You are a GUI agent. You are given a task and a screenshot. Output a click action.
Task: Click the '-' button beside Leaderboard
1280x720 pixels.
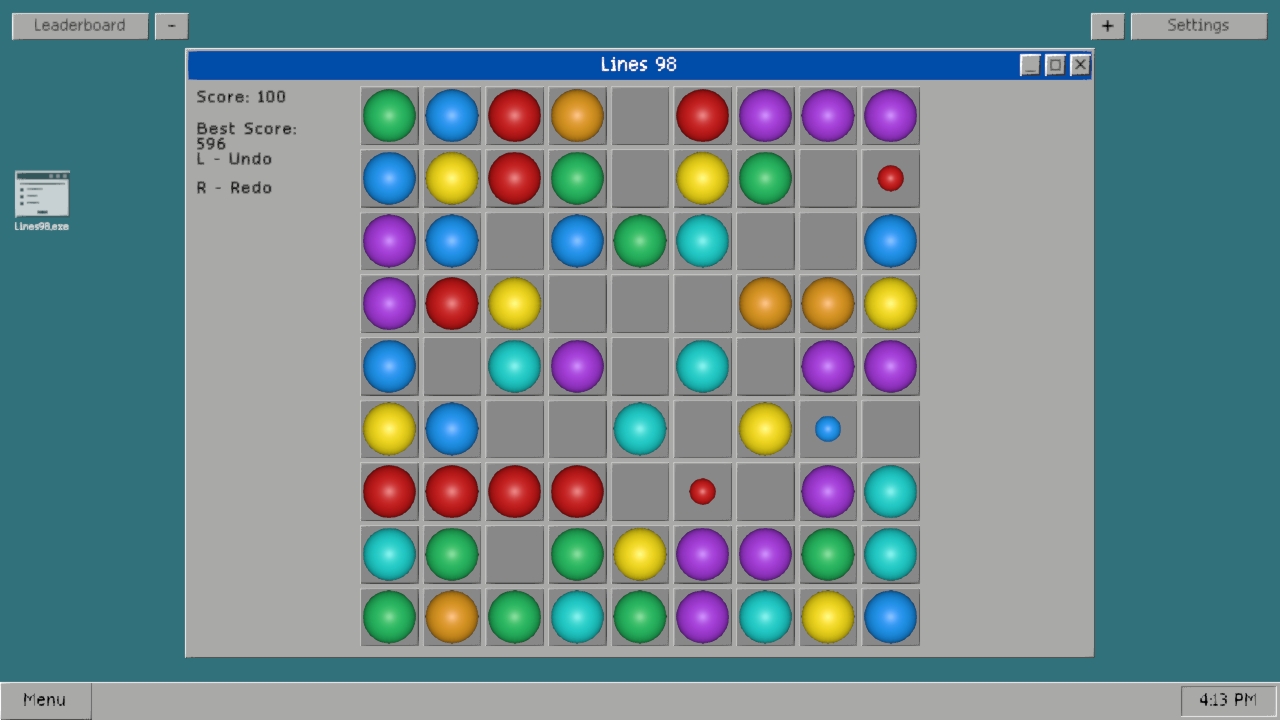171,25
